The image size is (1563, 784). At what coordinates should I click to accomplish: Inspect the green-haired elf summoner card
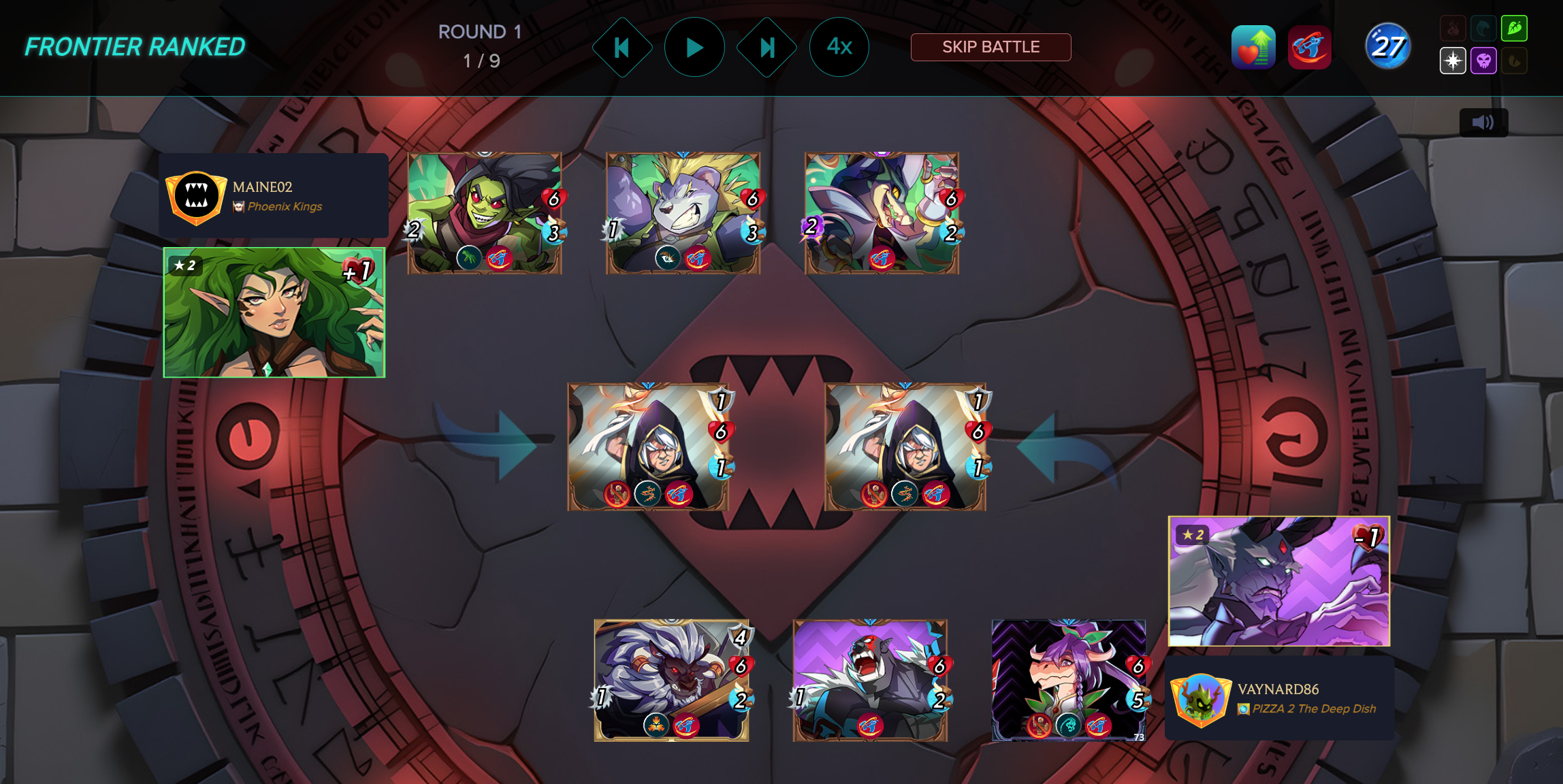274,312
